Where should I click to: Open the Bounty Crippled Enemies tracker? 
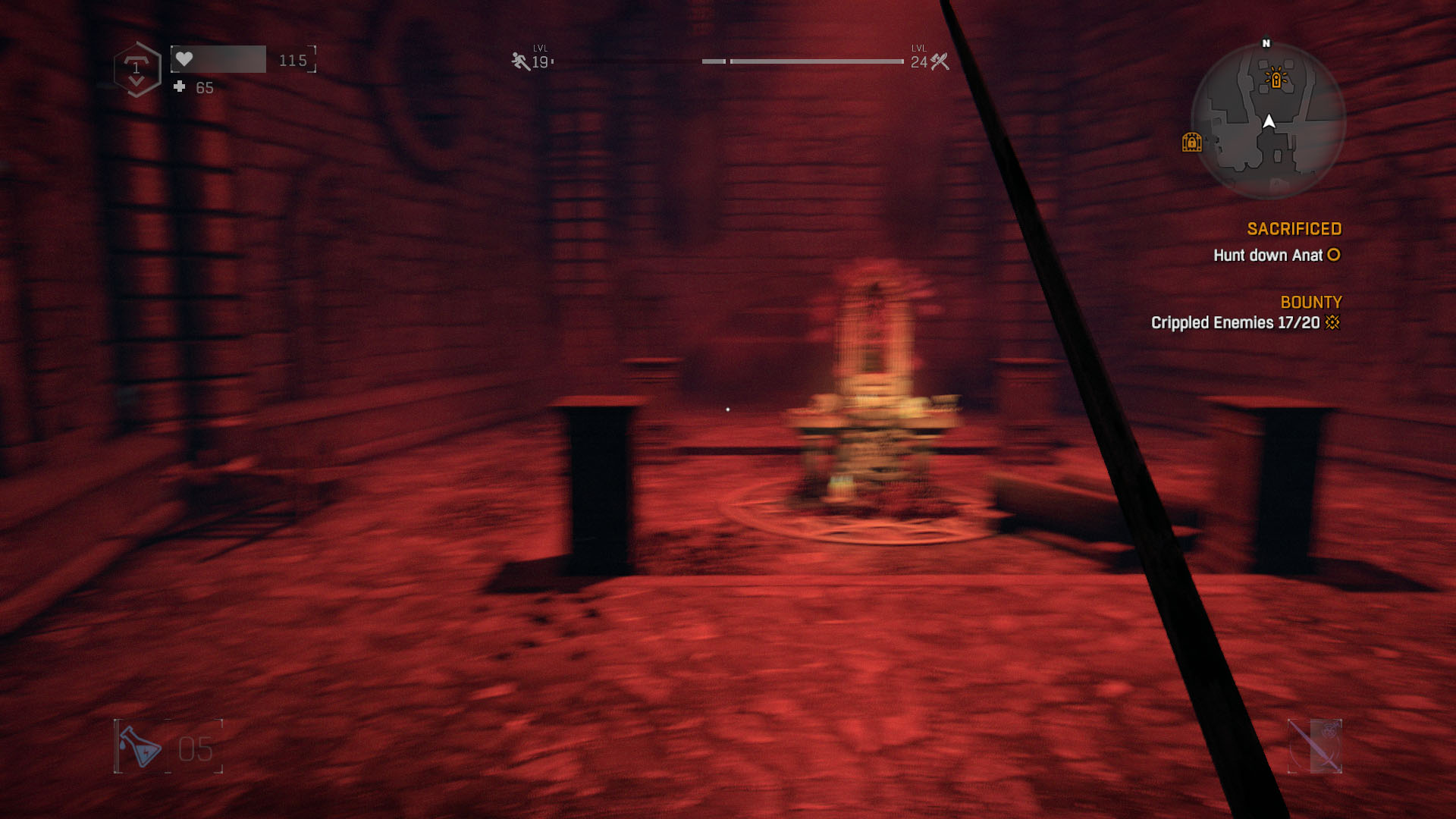click(1245, 323)
